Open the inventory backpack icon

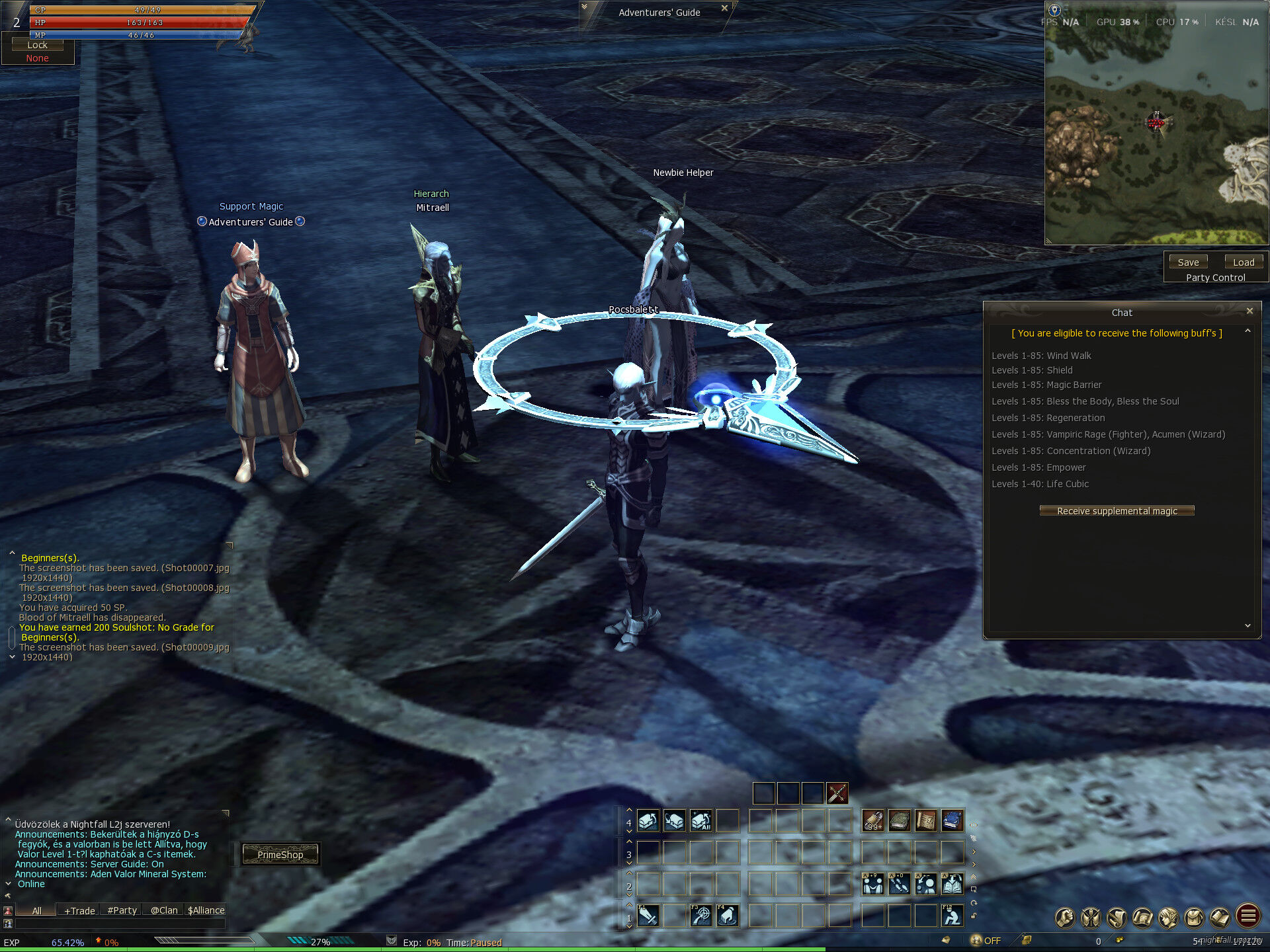point(1195,917)
